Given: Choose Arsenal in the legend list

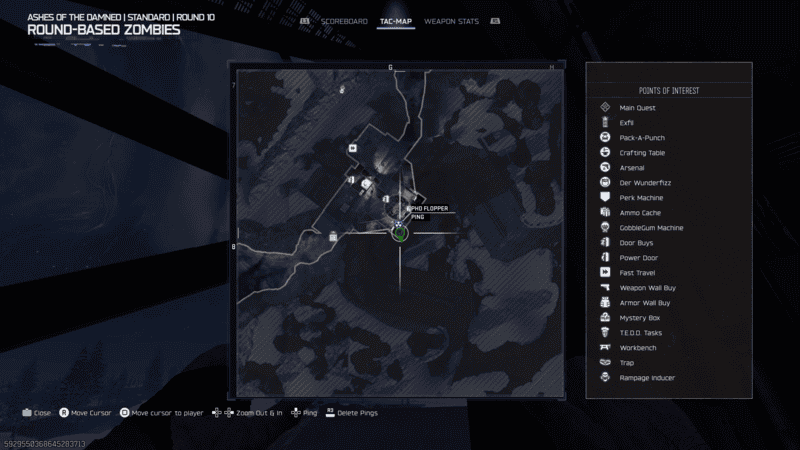Looking at the screenshot, I should click(632, 167).
